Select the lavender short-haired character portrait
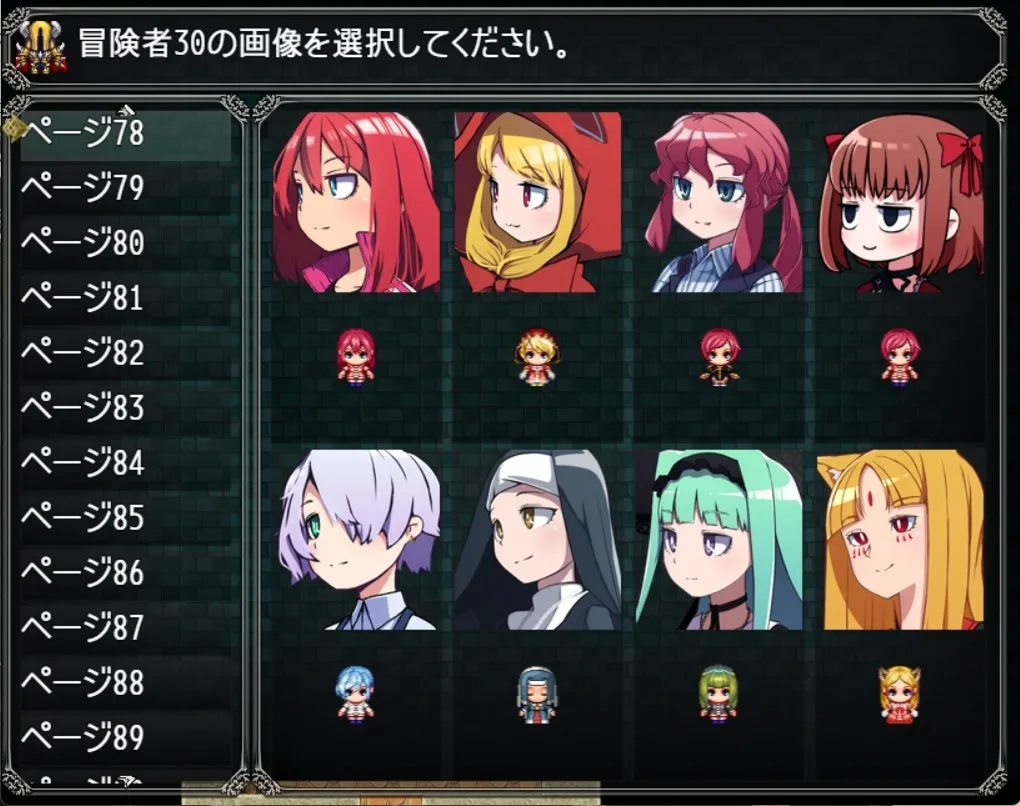This screenshot has width=1020, height=806. (x=356, y=540)
